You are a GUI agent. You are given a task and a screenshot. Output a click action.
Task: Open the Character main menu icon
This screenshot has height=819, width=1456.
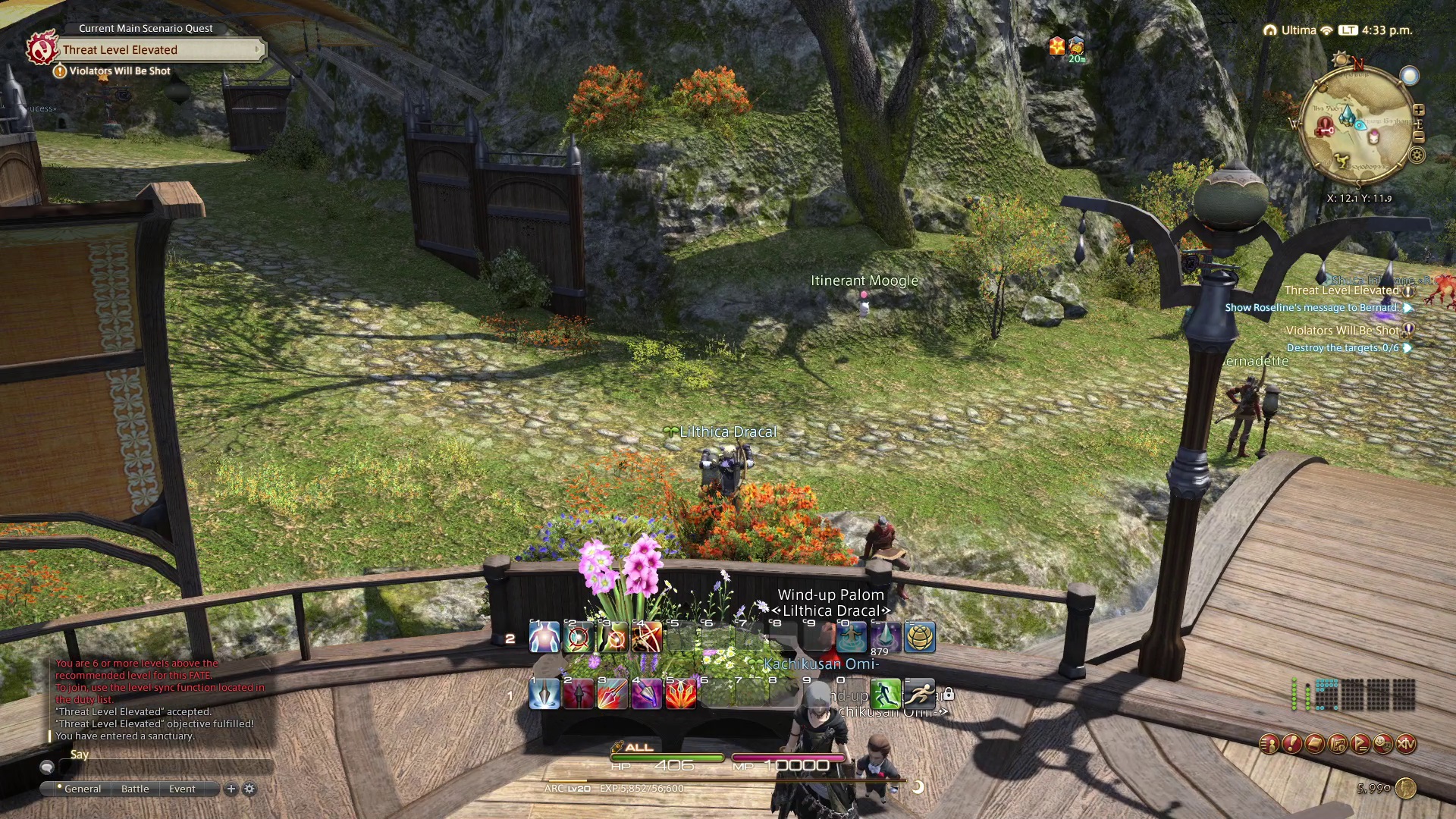coord(1269,745)
